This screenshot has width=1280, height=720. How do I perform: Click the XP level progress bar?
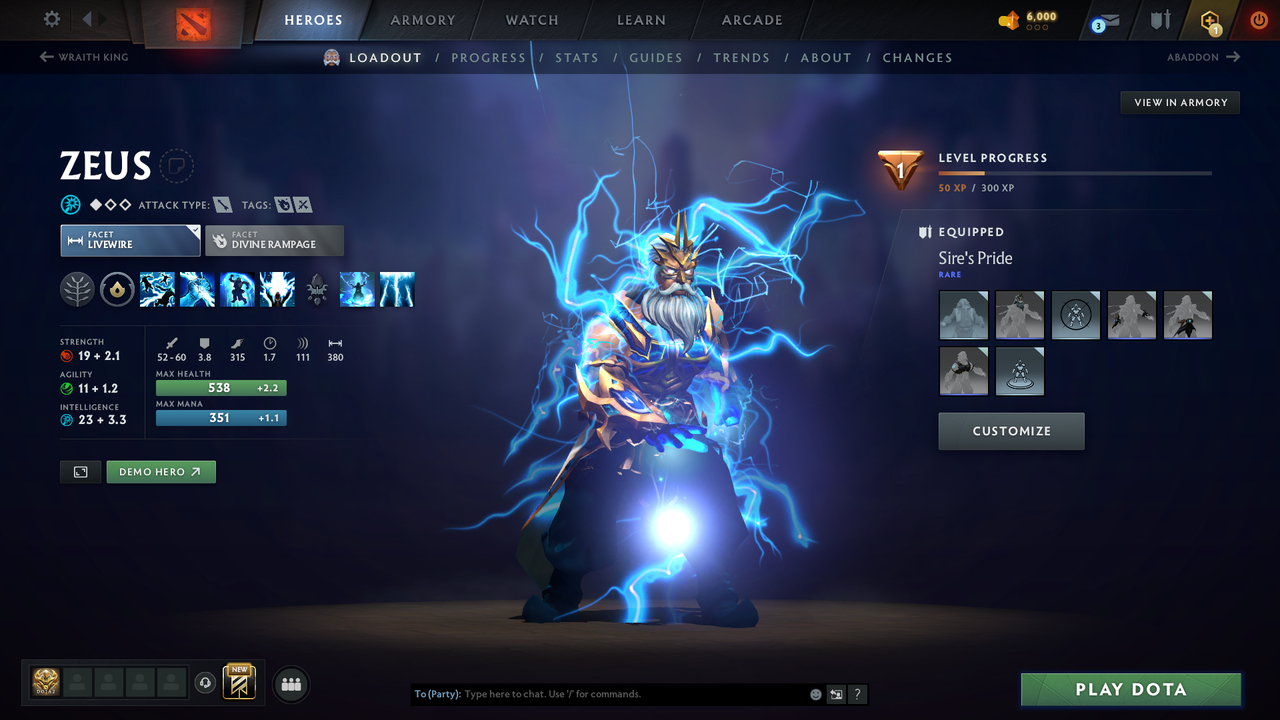click(1075, 172)
